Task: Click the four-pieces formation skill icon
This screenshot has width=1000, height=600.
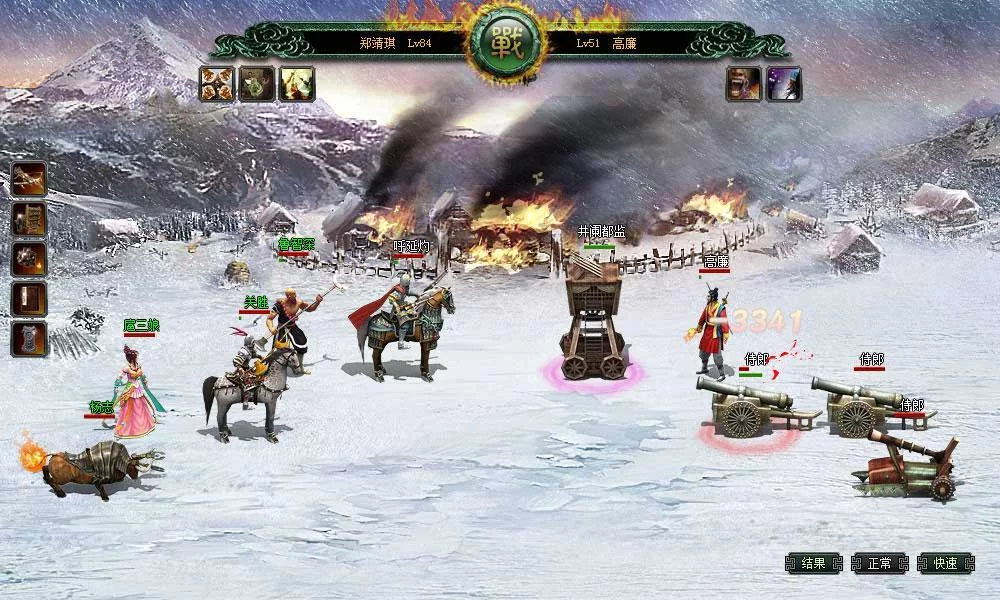Action: pyautogui.click(x=216, y=84)
